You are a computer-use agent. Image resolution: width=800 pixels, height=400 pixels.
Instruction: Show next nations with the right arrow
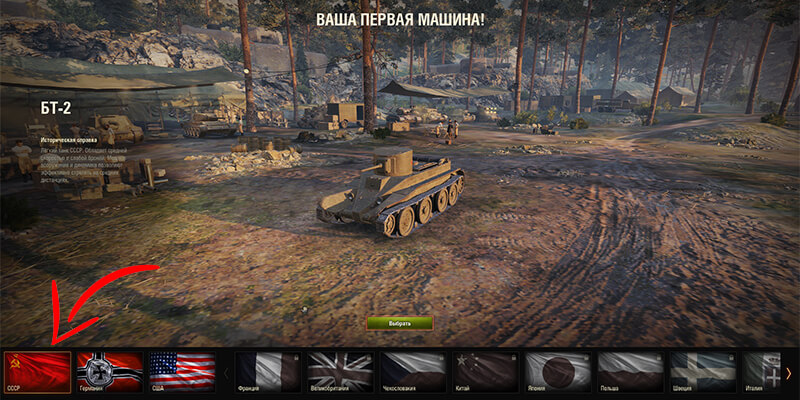point(789,373)
